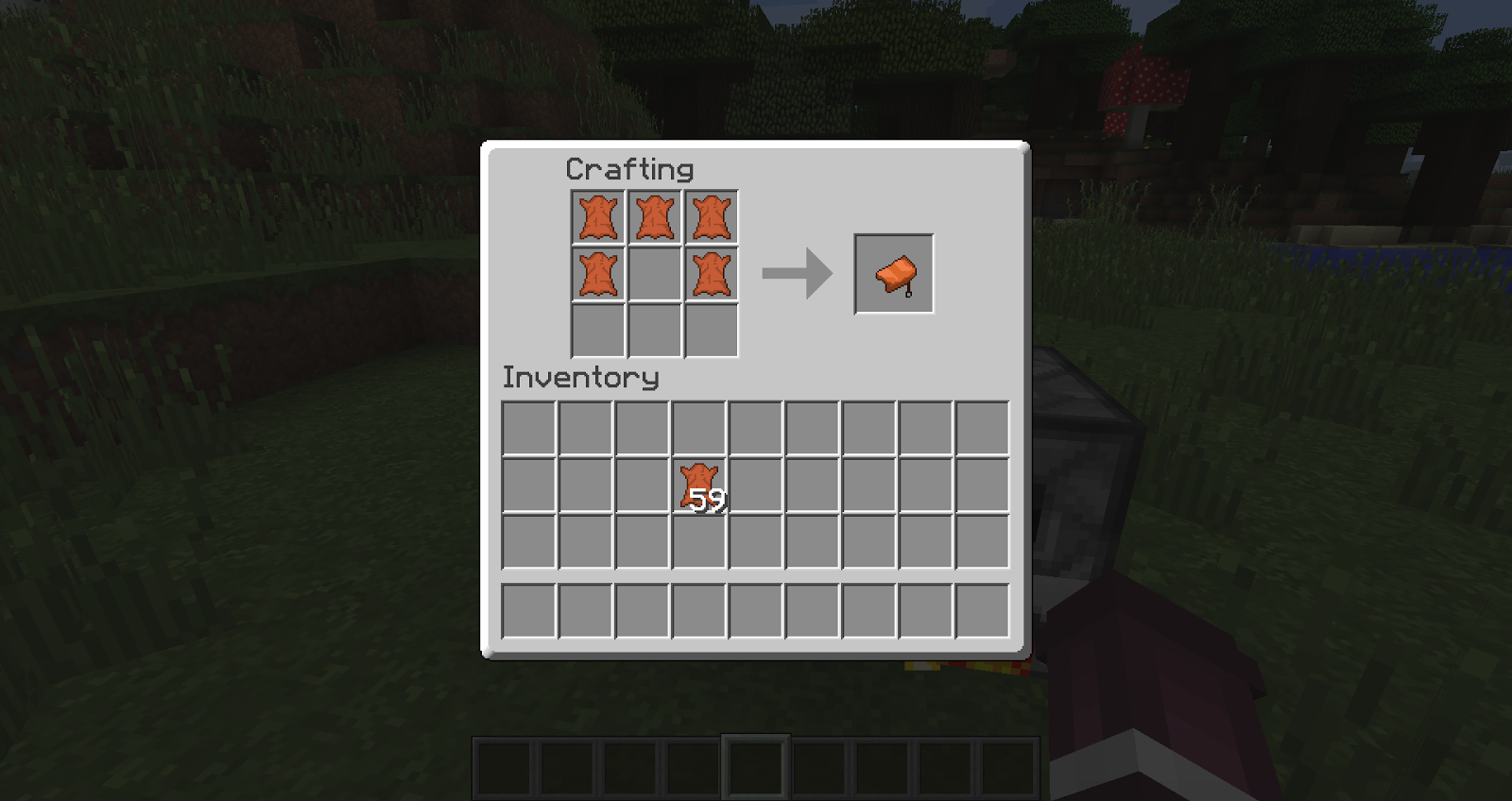Click the slot left of the leather stack

tap(643, 484)
